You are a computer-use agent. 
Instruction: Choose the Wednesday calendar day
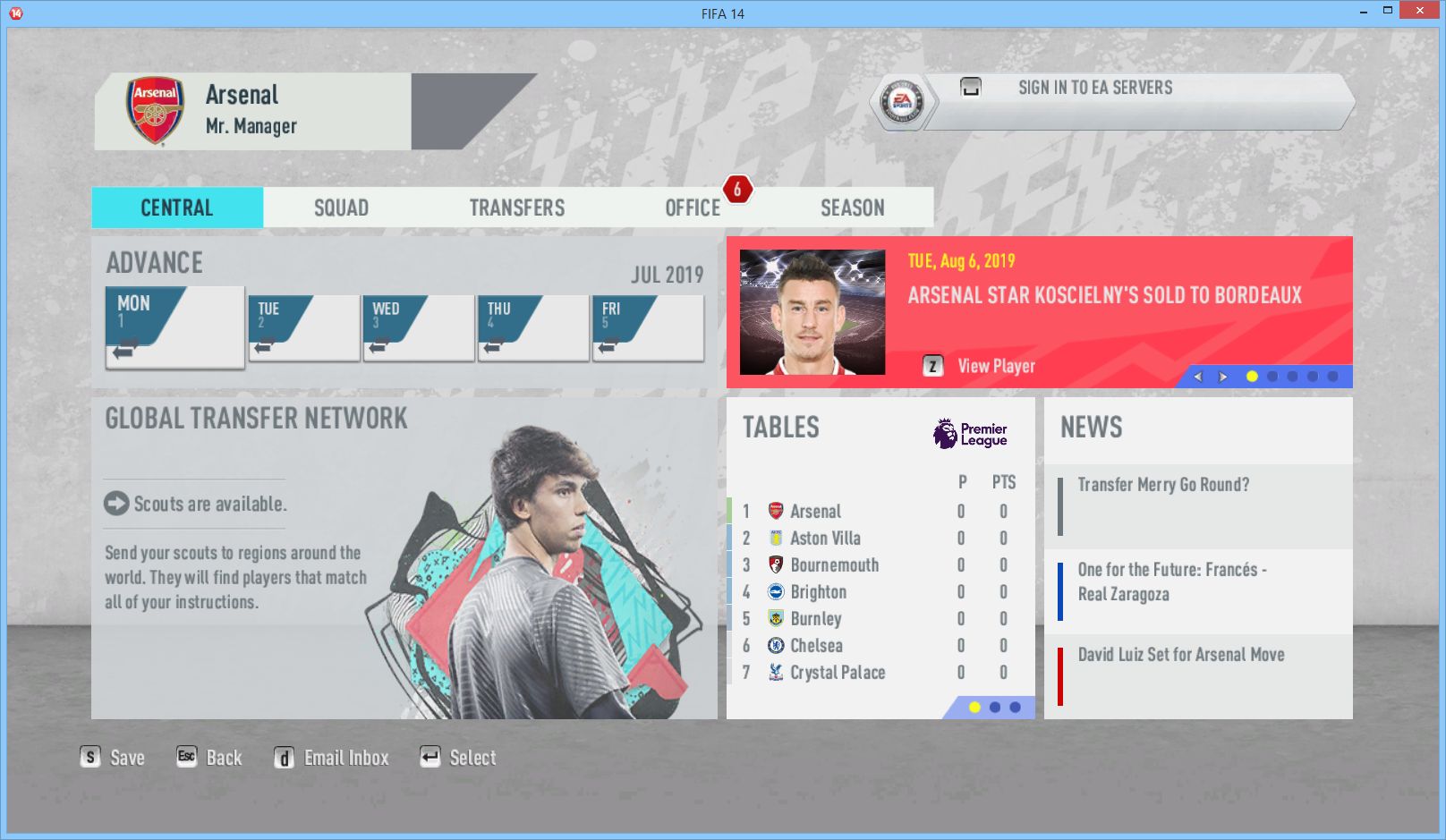coord(418,328)
